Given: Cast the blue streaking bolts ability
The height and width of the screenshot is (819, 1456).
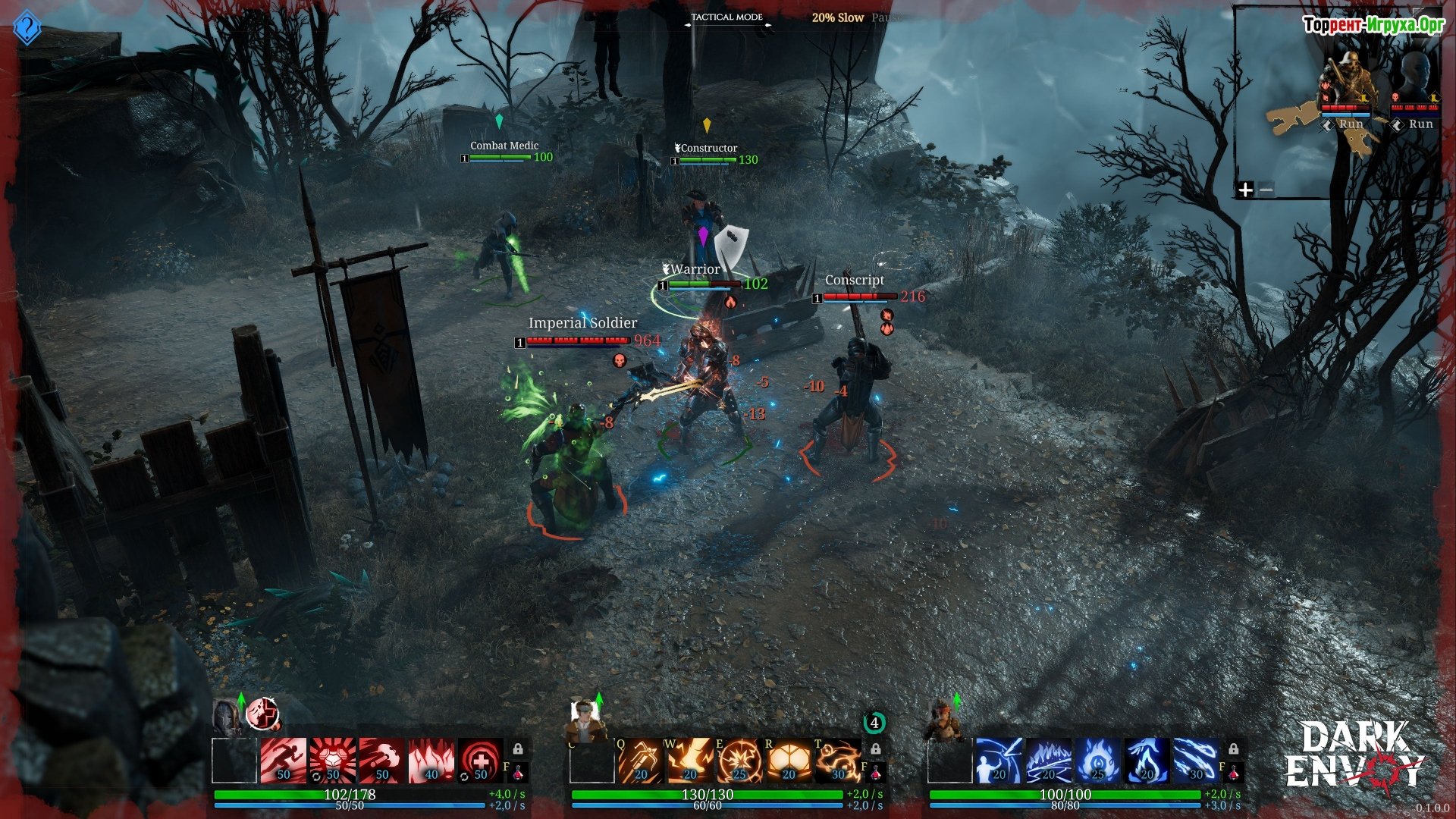Looking at the screenshot, I should pos(1197,761).
